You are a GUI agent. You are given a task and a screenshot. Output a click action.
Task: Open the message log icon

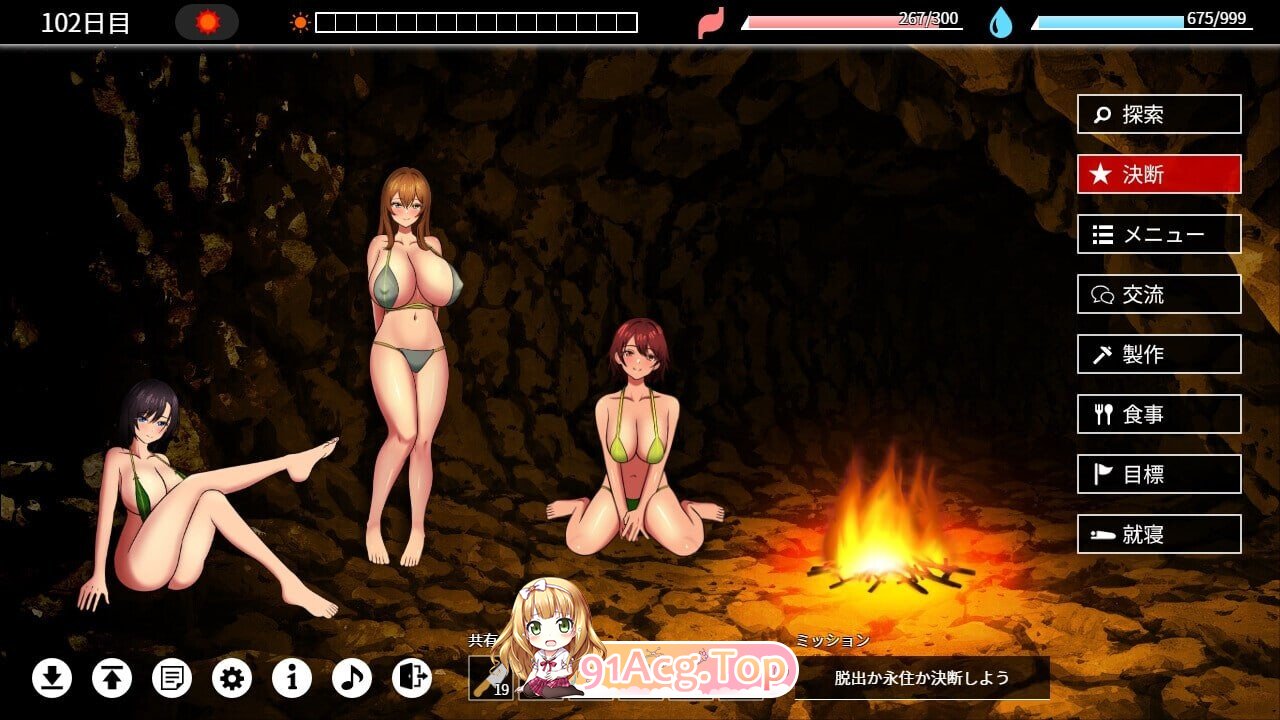pyautogui.click(x=172, y=678)
